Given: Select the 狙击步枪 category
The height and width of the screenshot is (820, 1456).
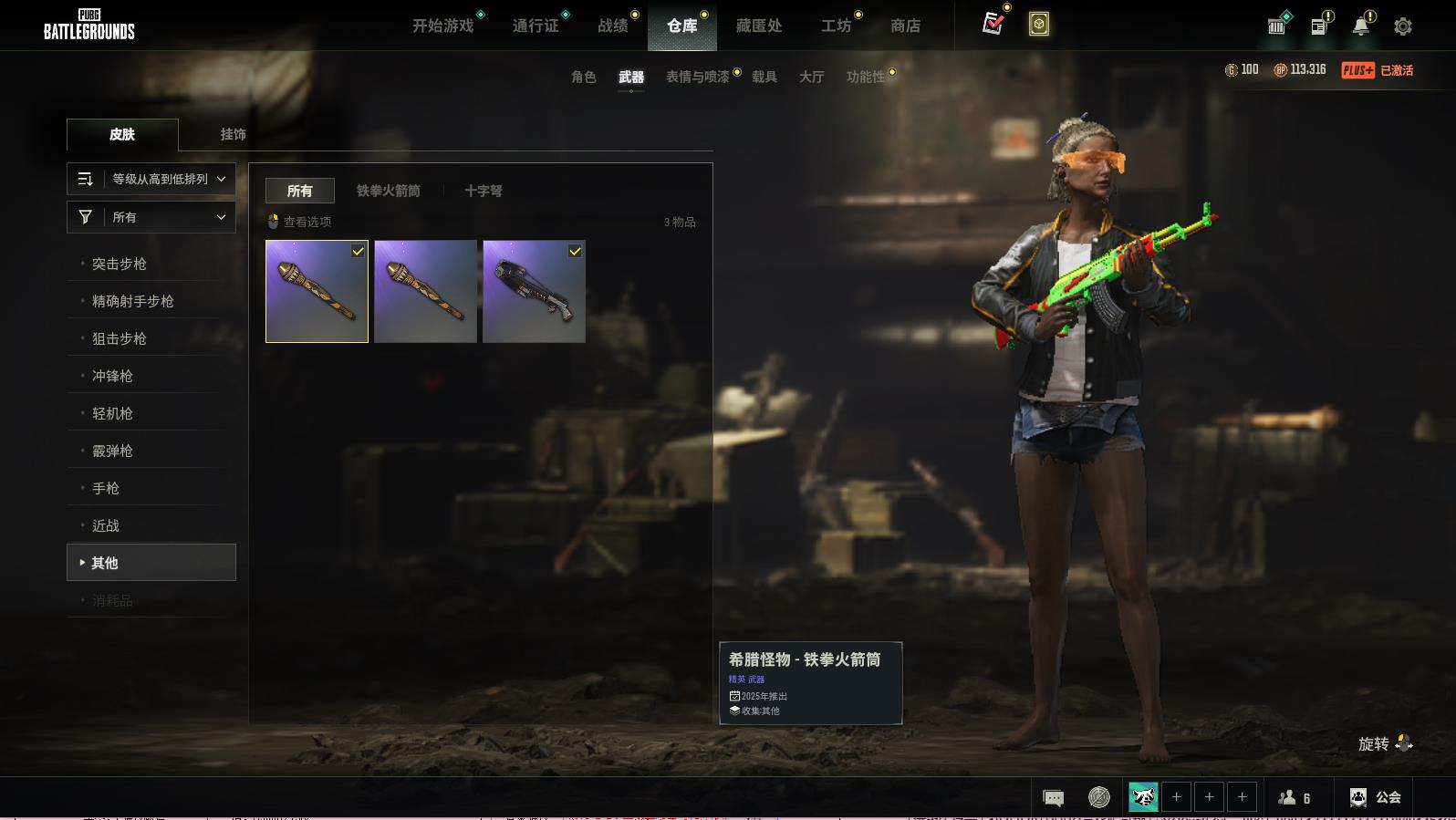Looking at the screenshot, I should [x=120, y=338].
